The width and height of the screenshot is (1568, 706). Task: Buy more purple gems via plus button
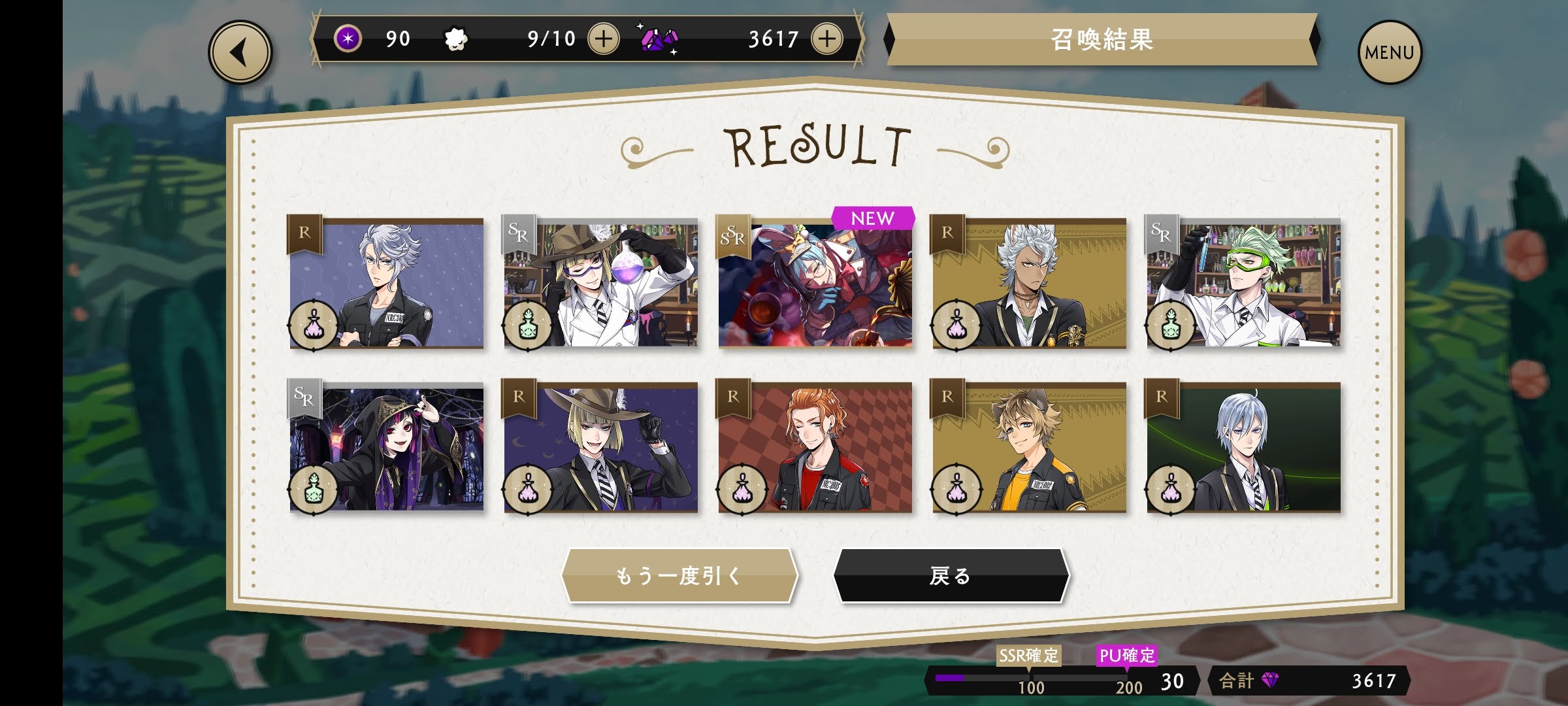pyautogui.click(x=826, y=39)
